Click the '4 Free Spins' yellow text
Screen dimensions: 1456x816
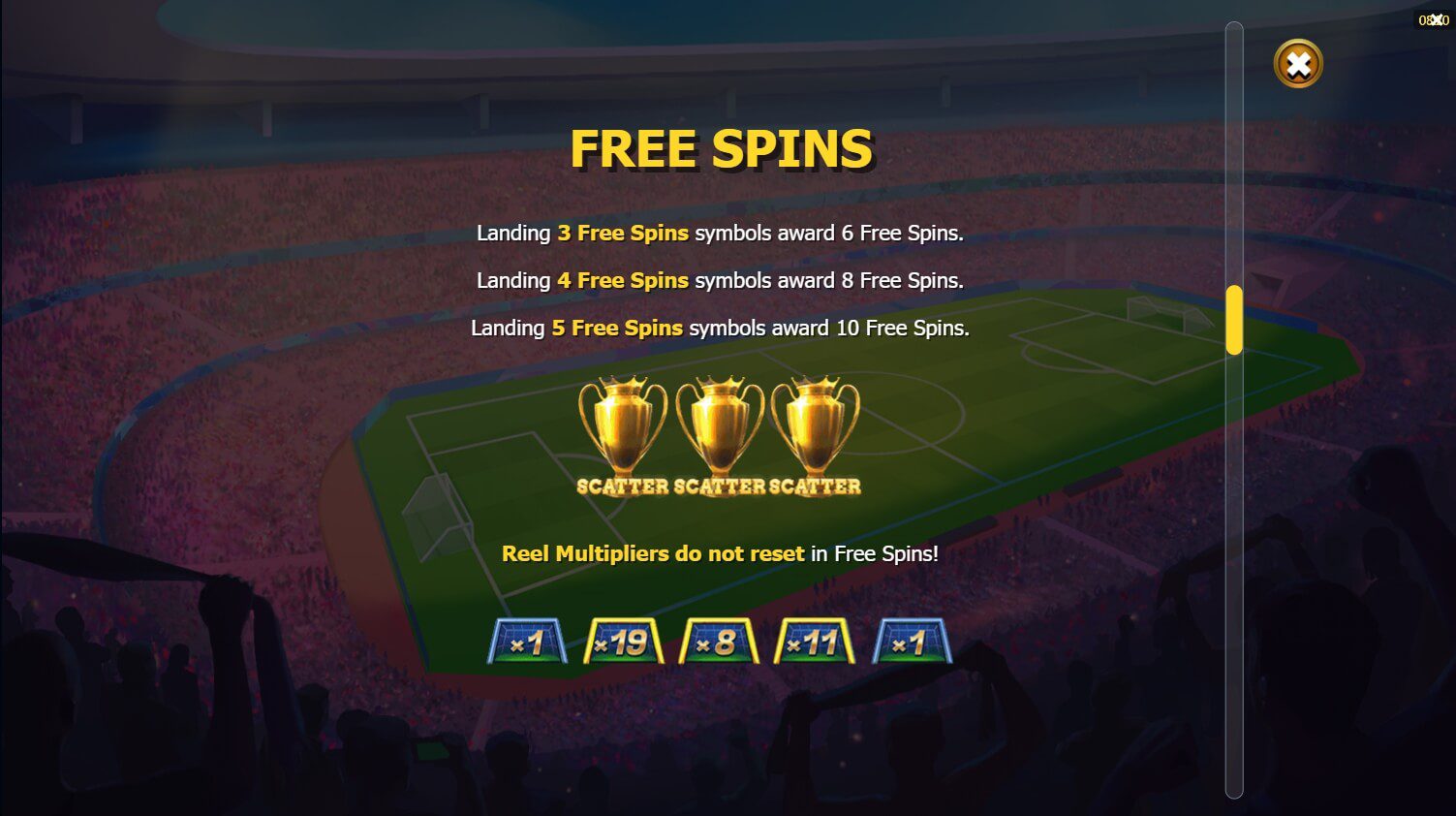click(623, 280)
